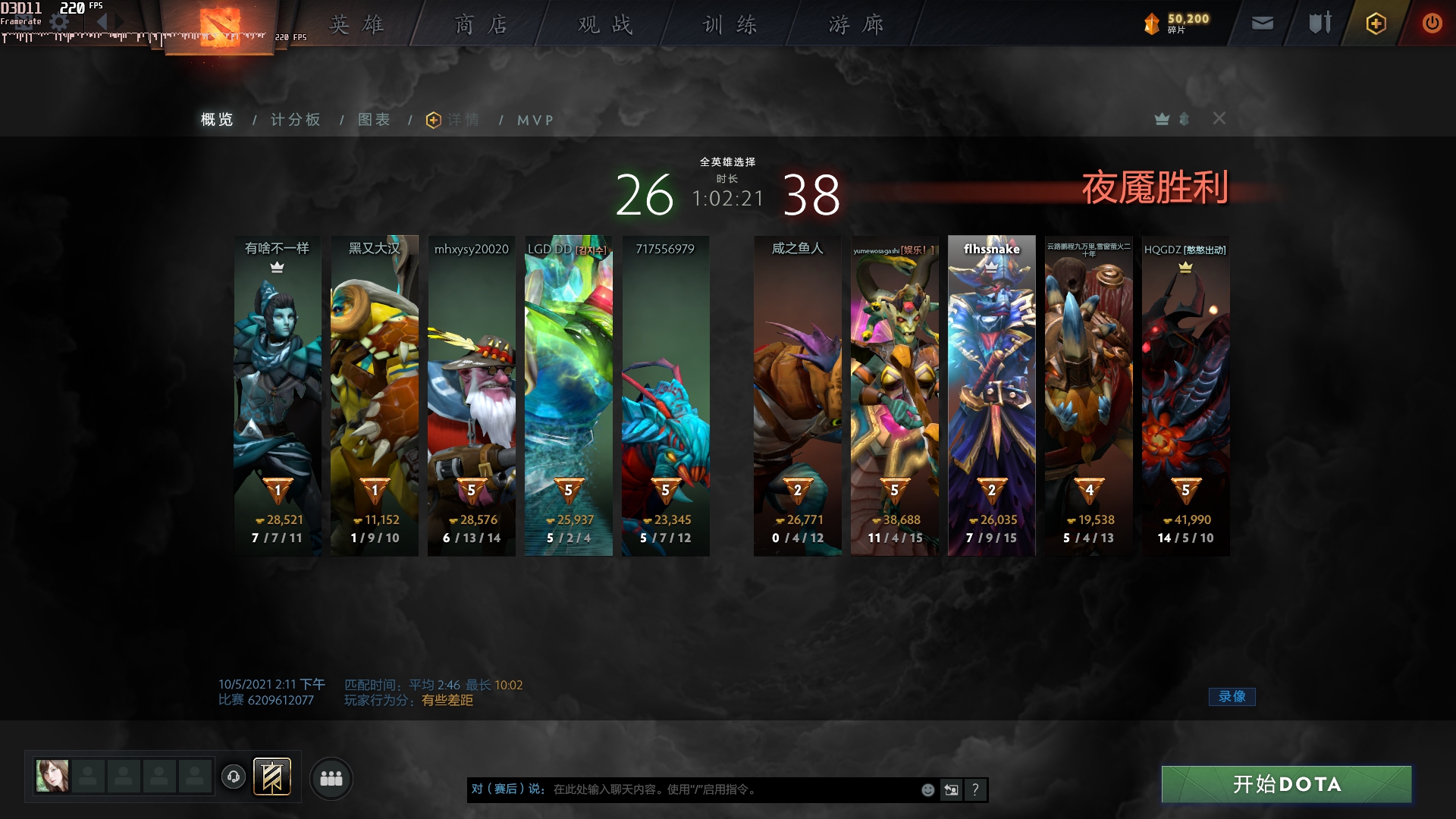This screenshot has width=1456, height=819.
Task: Select the 训练 learn menu
Action: coord(730,25)
